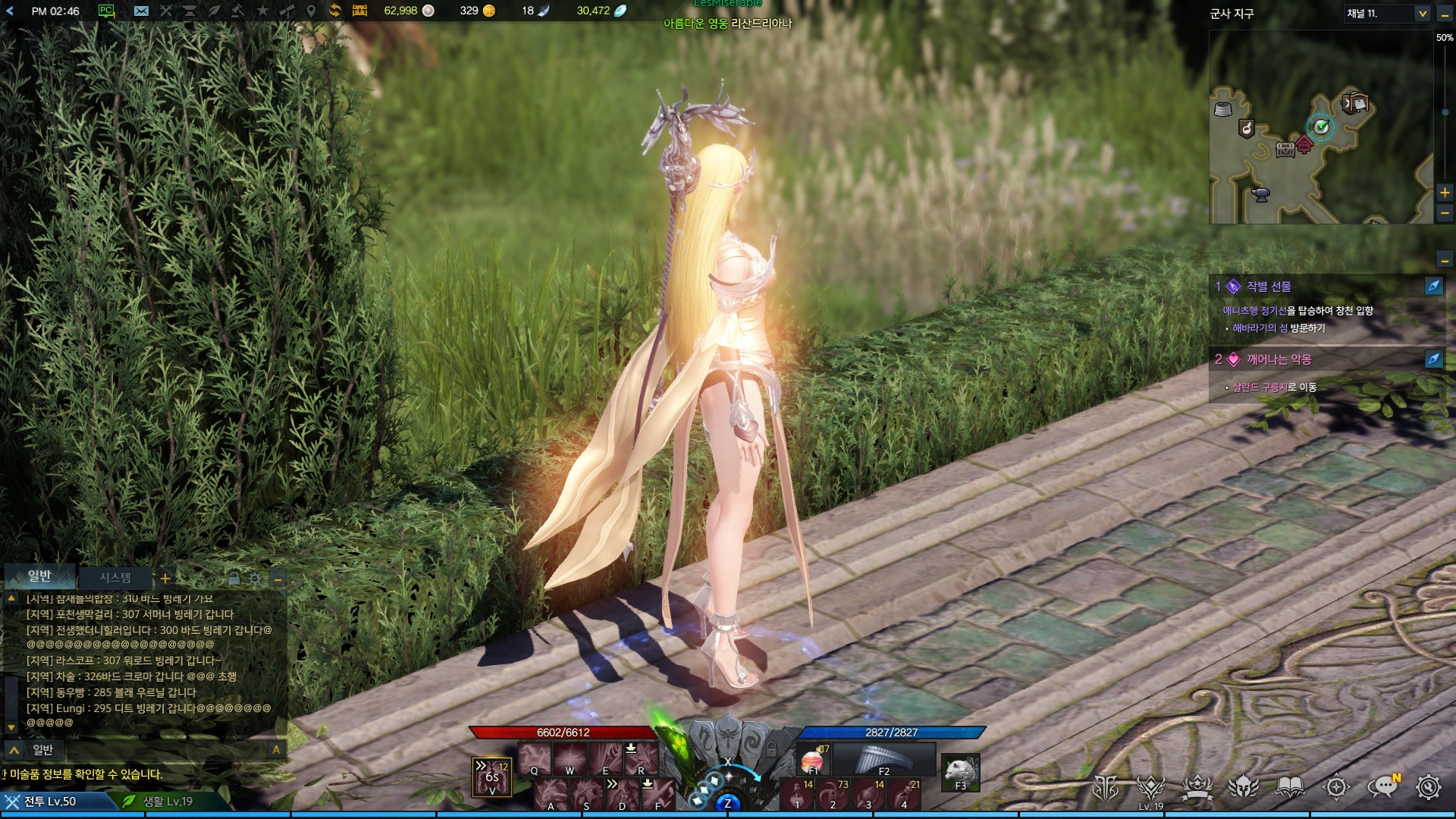Viewport: 1456px width, 819px height.
Task: Click the gold chest shop icon
Action: click(359, 11)
